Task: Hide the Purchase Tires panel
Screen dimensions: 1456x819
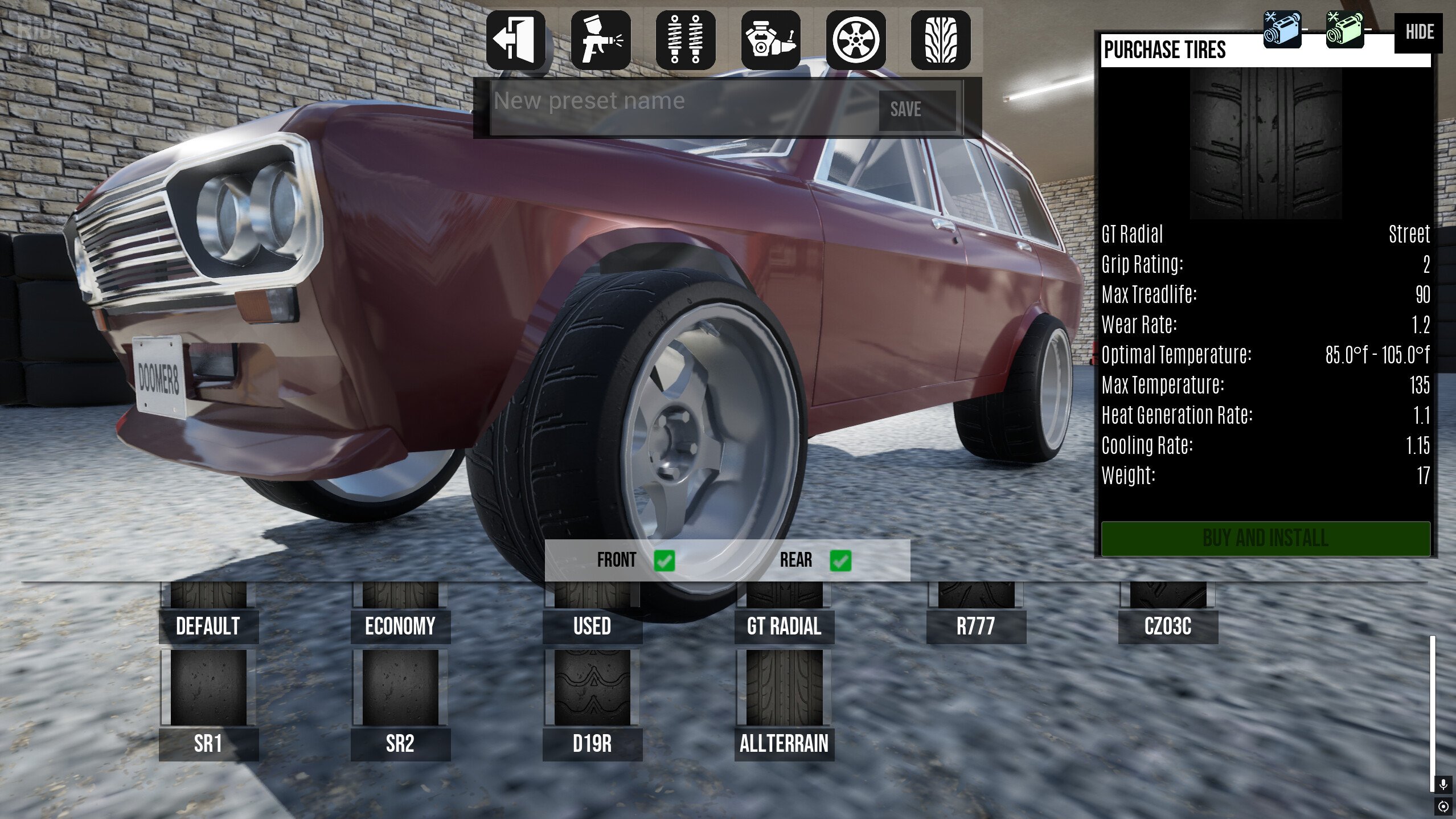Action: [1418, 32]
